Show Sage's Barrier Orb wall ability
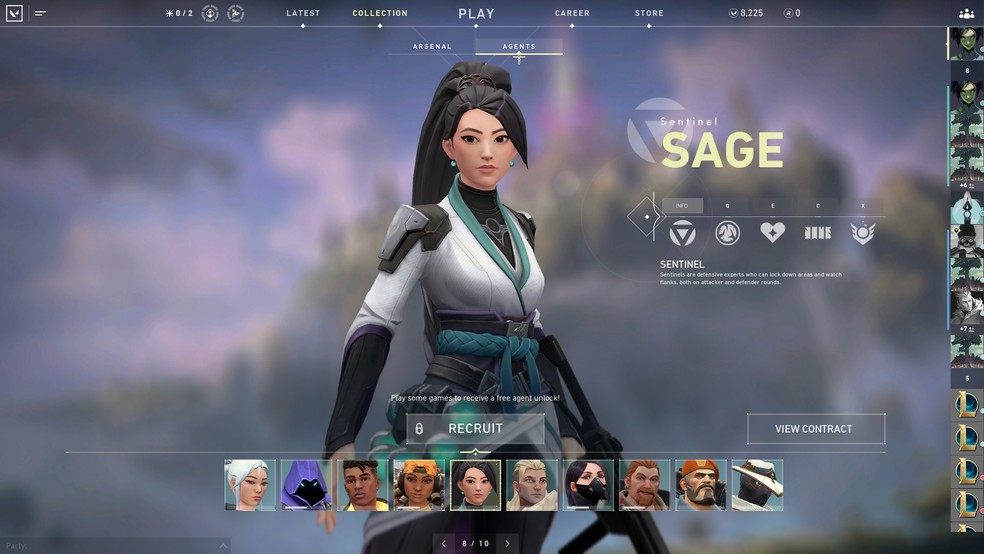Image resolution: width=984 pixels, height=554 pixels. 817,233
